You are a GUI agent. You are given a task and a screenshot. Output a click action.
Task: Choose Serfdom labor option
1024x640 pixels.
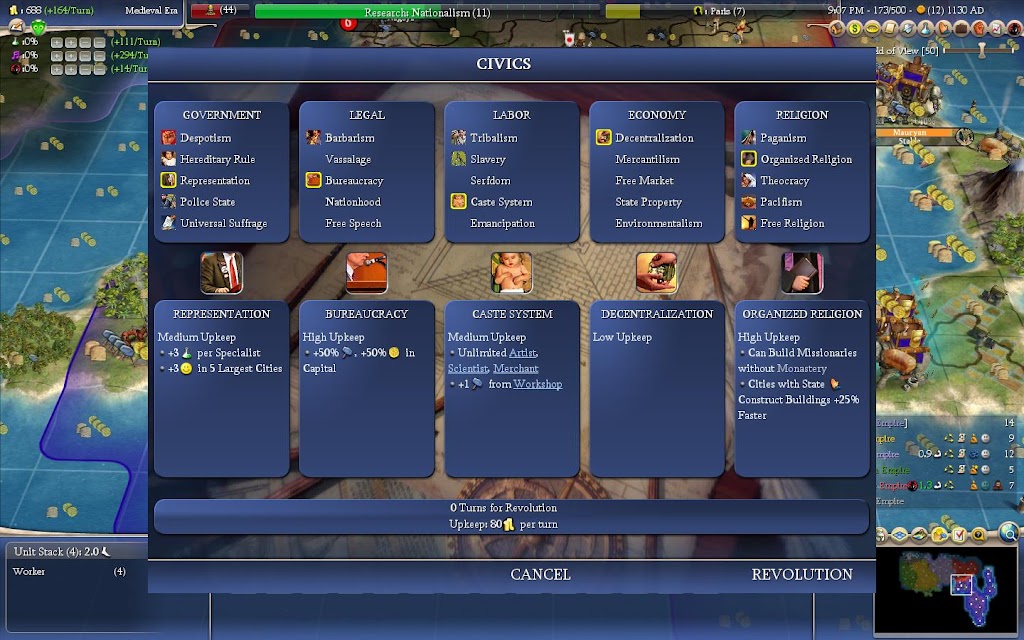pyautogui.click(x=490, y=181)
